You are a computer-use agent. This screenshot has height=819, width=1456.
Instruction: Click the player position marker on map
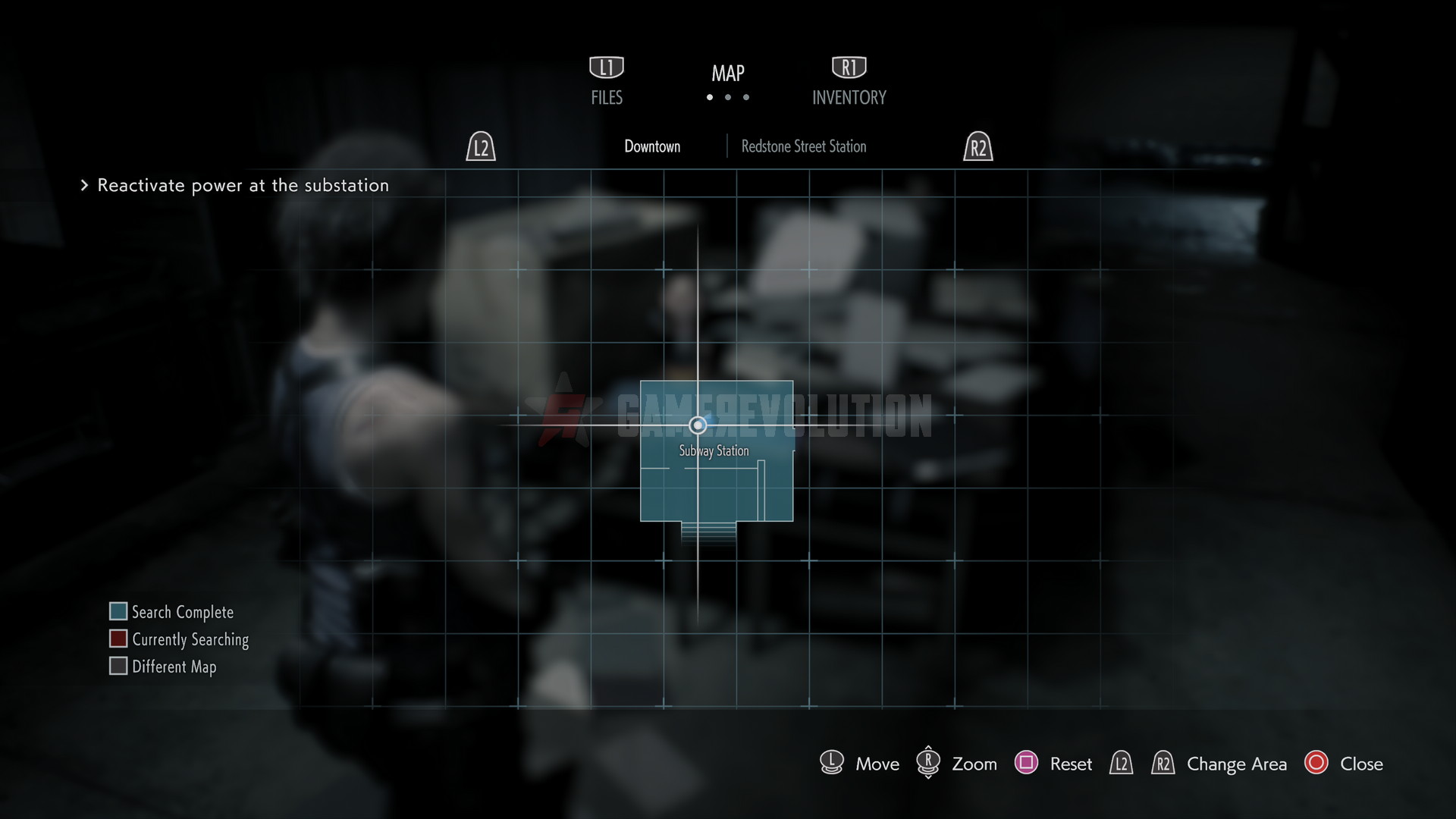pyautogui.click(x=698, y=425)
